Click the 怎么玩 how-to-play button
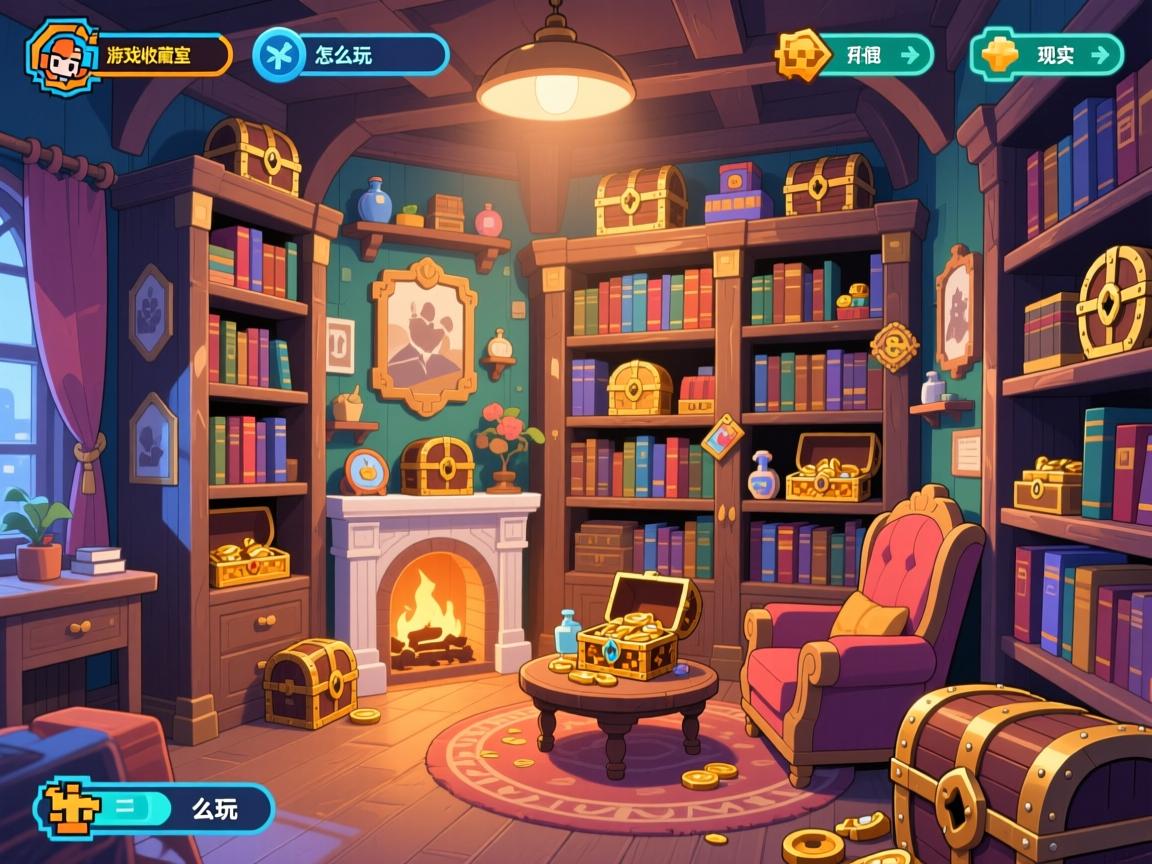Image resolution: width=1152 pixels, height=864 pixels. point(352,56)
